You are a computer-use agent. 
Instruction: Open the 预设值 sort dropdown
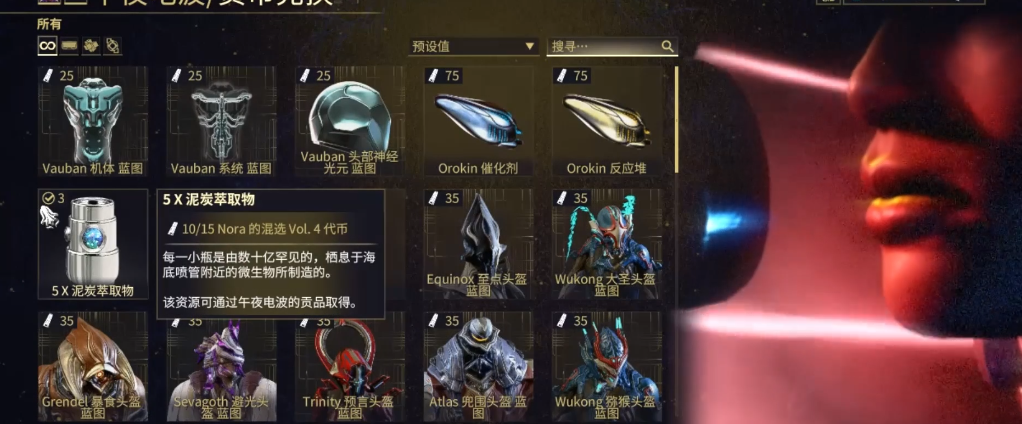point(473,46)
